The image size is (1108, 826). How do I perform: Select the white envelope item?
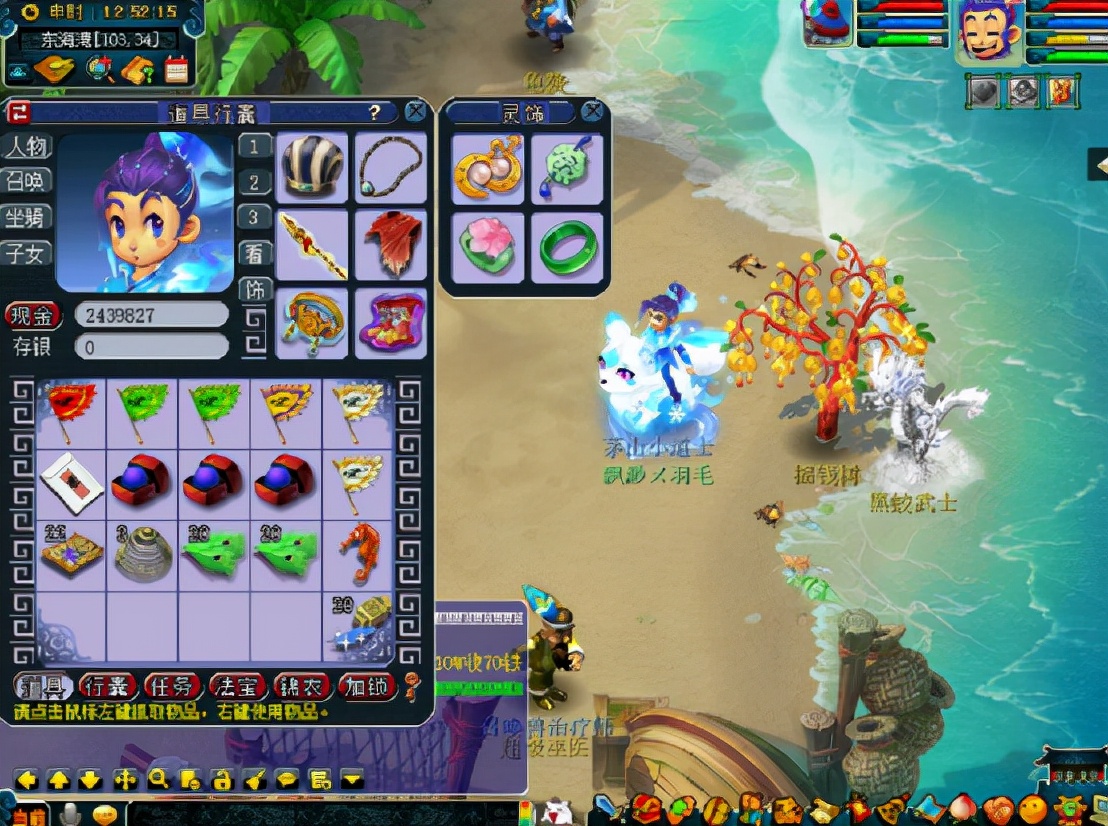click(71, 484)
